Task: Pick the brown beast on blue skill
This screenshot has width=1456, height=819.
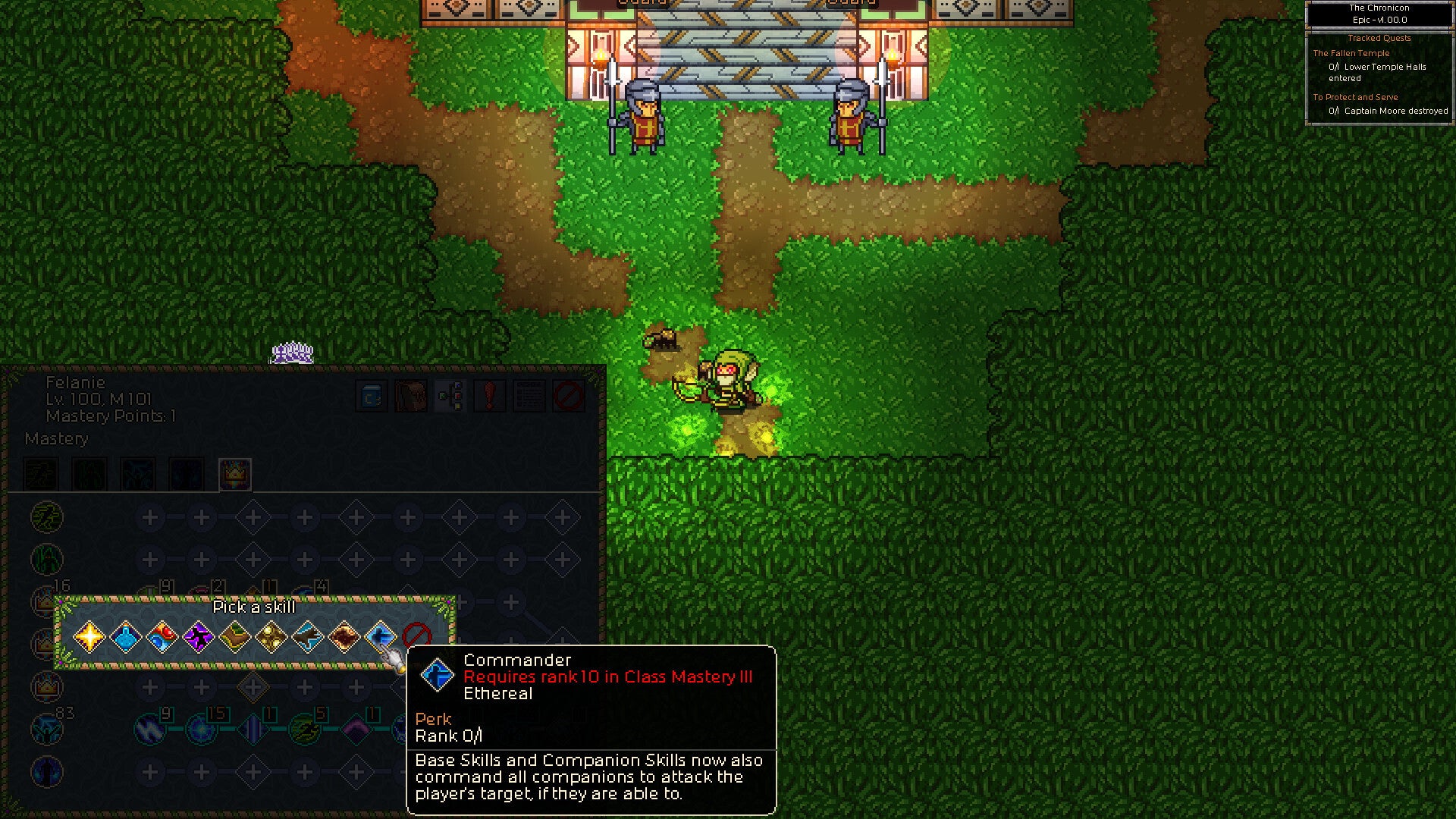Action: (307, 637)
